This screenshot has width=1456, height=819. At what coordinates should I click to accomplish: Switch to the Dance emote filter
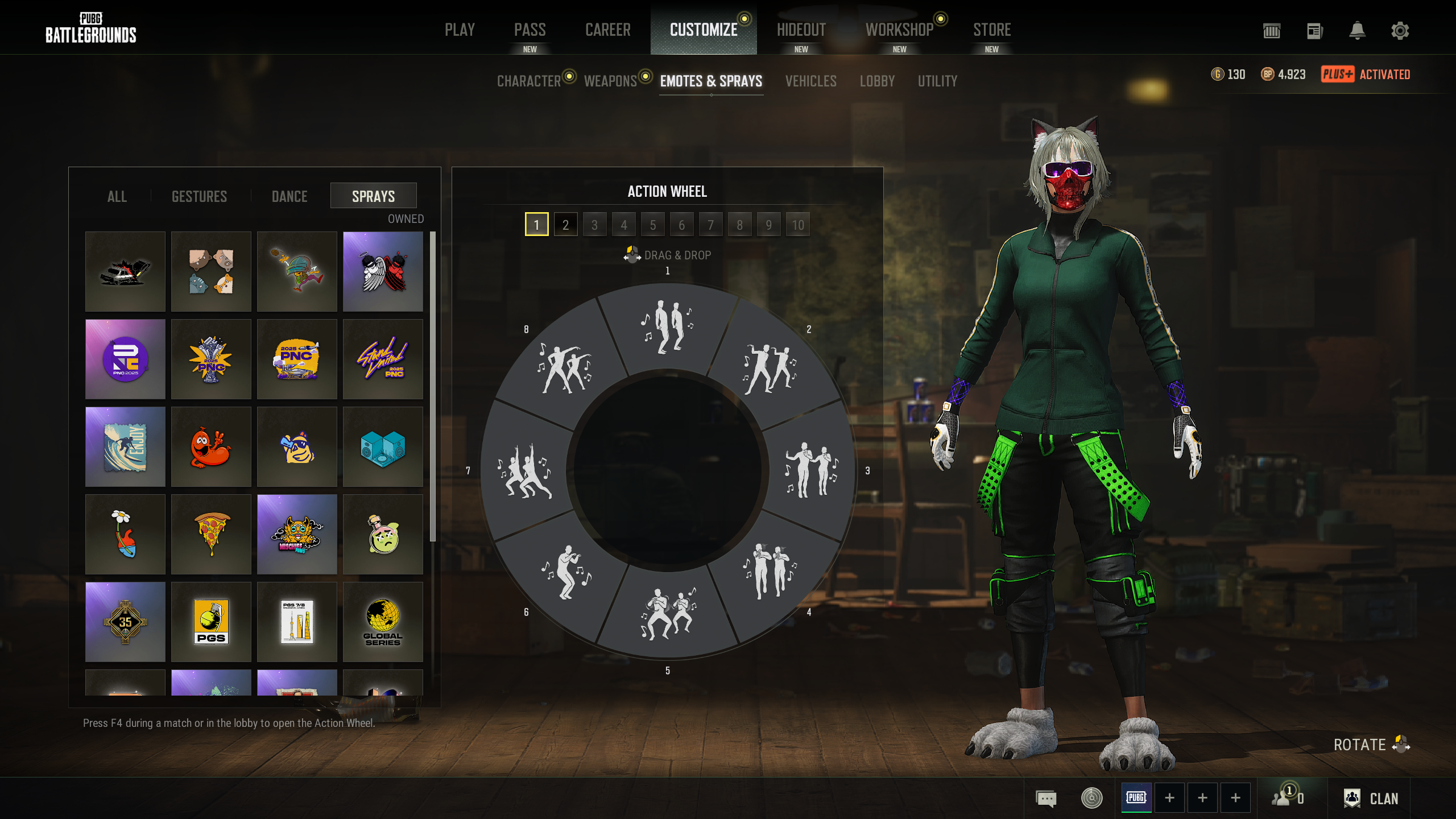pyautogui.click(x=289, y=196)
